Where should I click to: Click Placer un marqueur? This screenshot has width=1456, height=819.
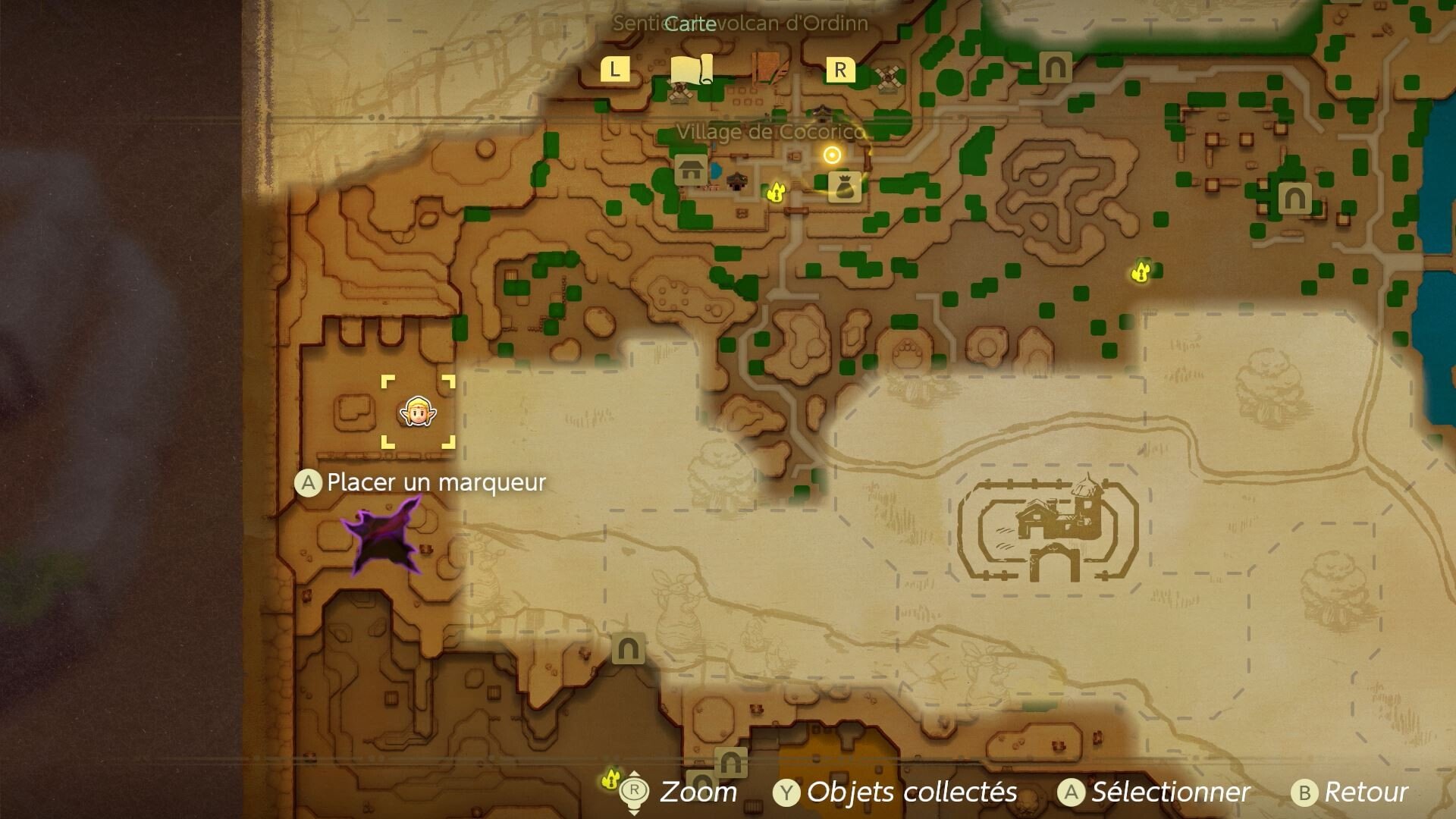[x=436, y=482]
